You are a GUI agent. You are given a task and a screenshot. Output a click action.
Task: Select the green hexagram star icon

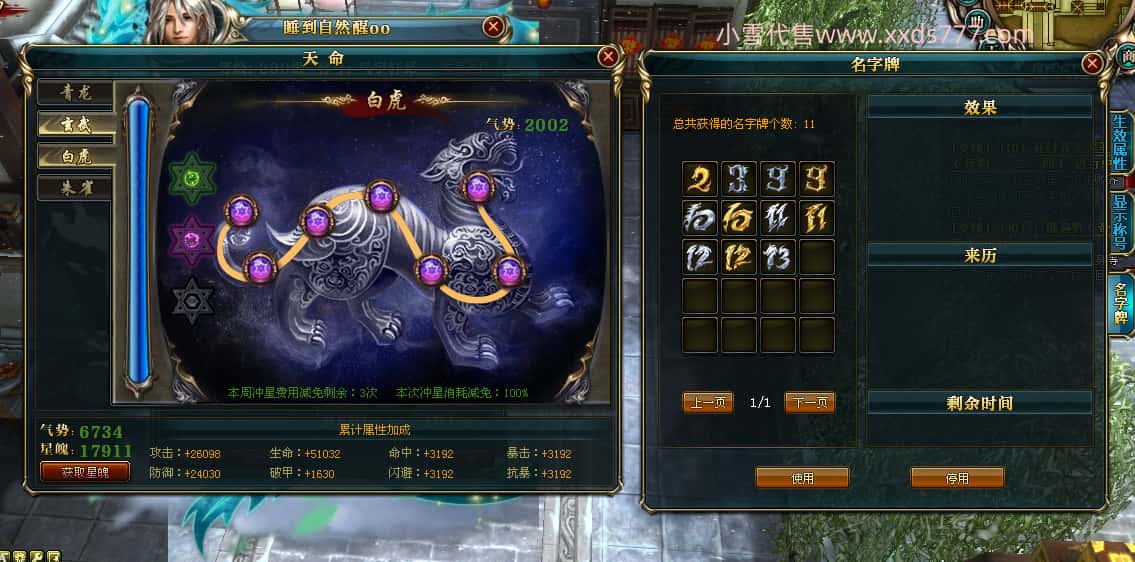pos(191,178)
